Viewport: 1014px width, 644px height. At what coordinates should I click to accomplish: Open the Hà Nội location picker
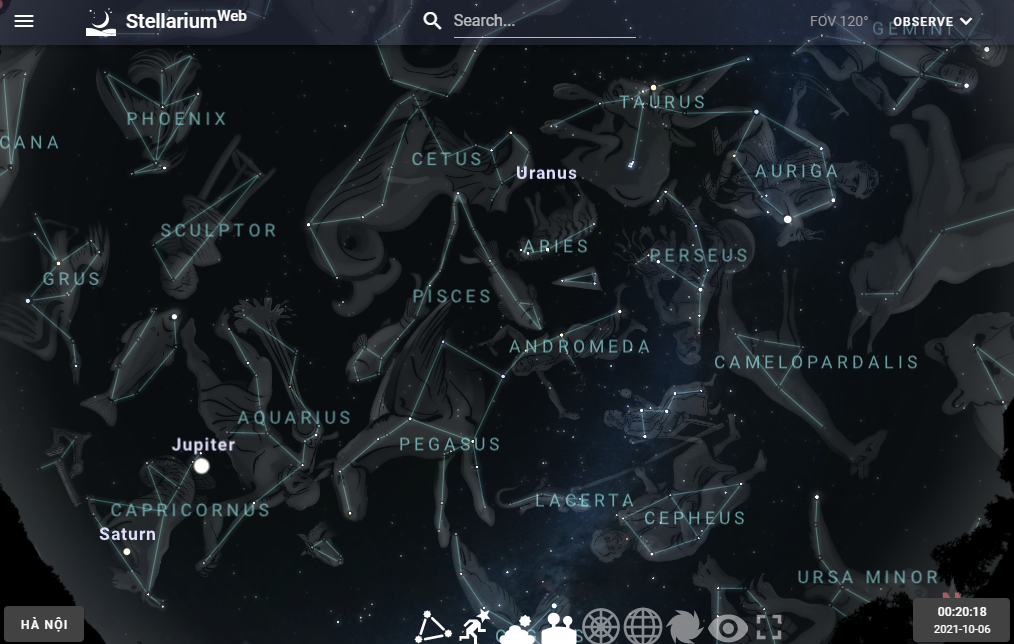[44, 625]
